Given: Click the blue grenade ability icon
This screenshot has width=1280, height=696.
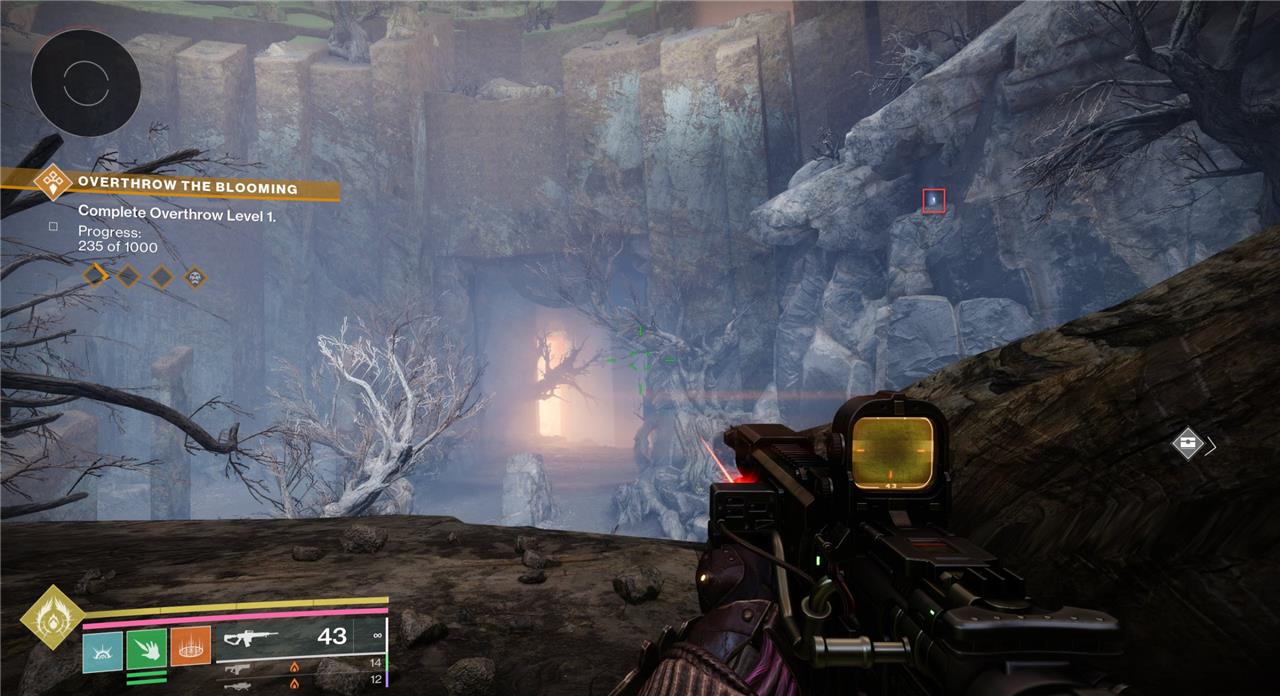Looking at the screenshot, I should (102, 647).
